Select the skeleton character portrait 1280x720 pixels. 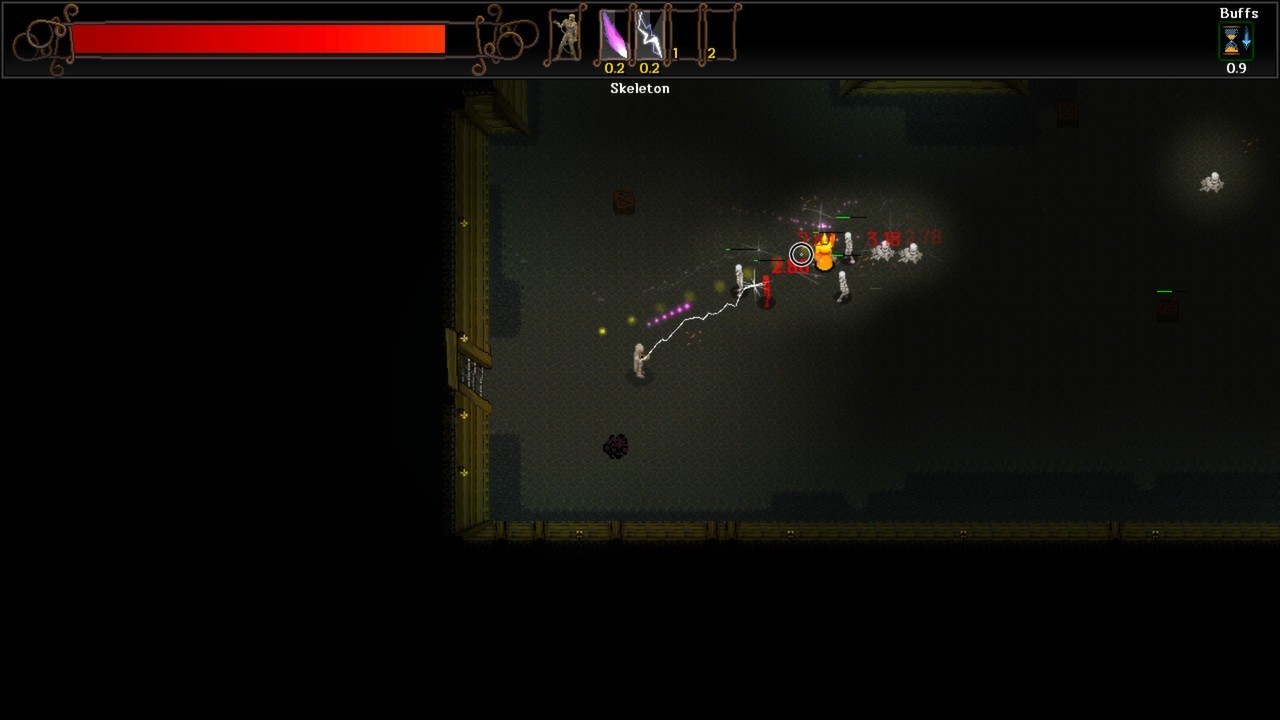point(568,37)
